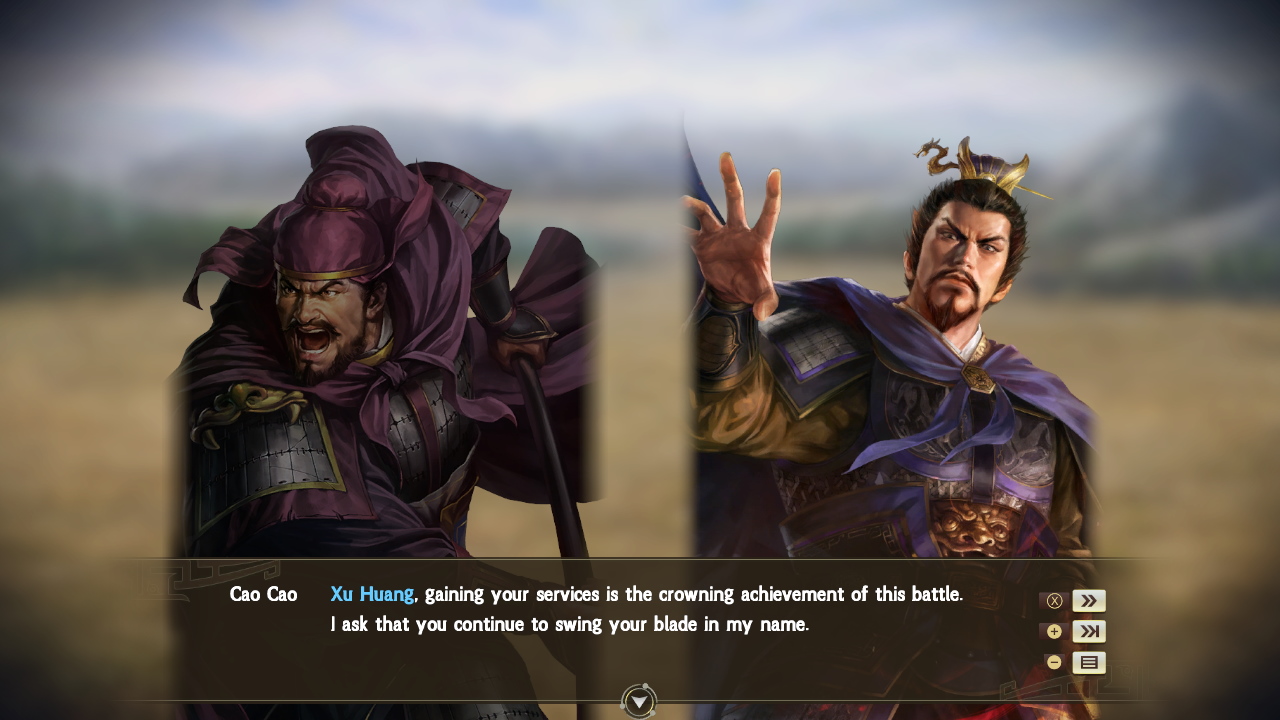Select the plus button prompt icon
Image resolution: width=1280 pixels, height=720 pixels.
tap(1054, 631)
